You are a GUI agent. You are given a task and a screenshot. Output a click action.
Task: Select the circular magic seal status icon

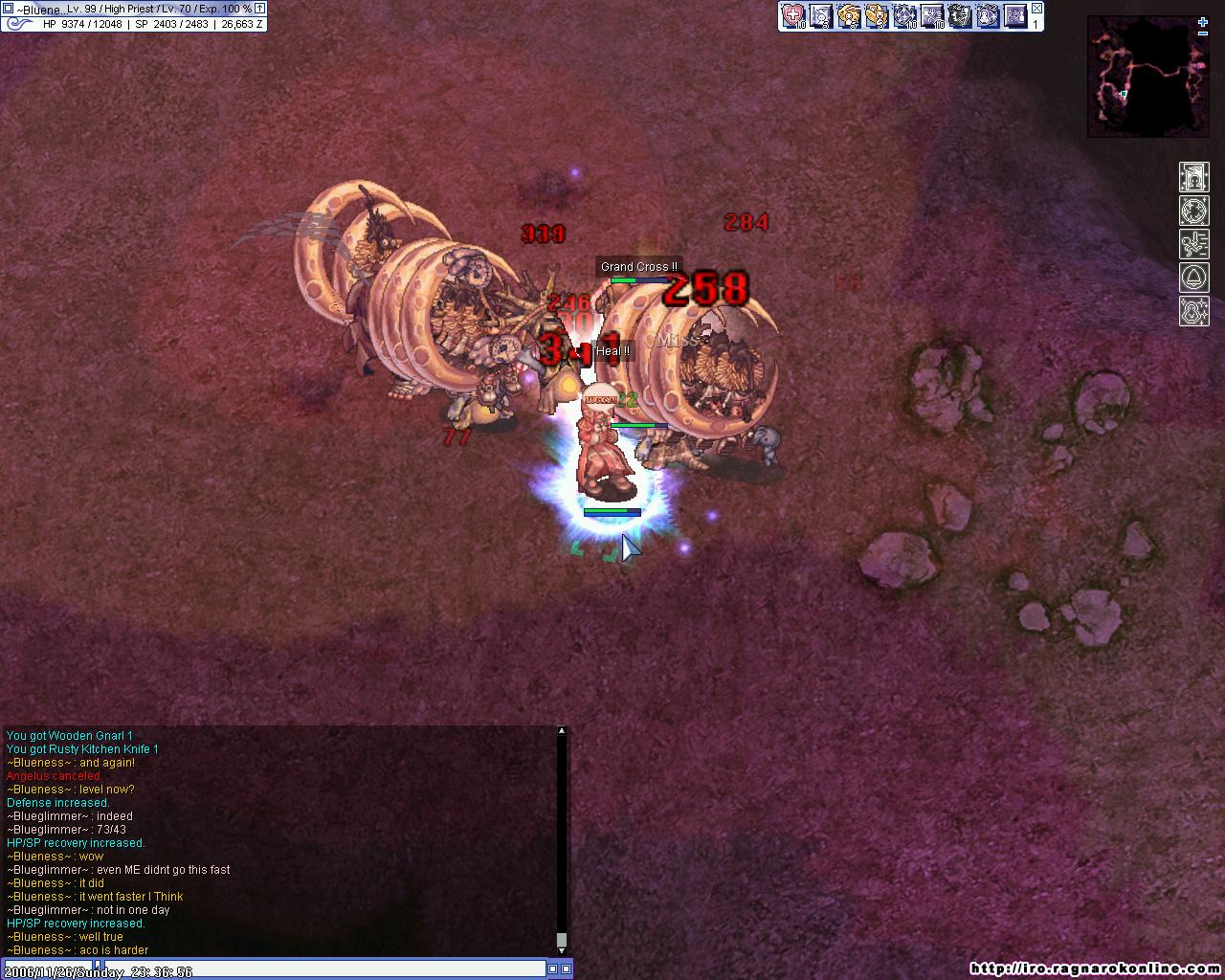[1193, 211]
